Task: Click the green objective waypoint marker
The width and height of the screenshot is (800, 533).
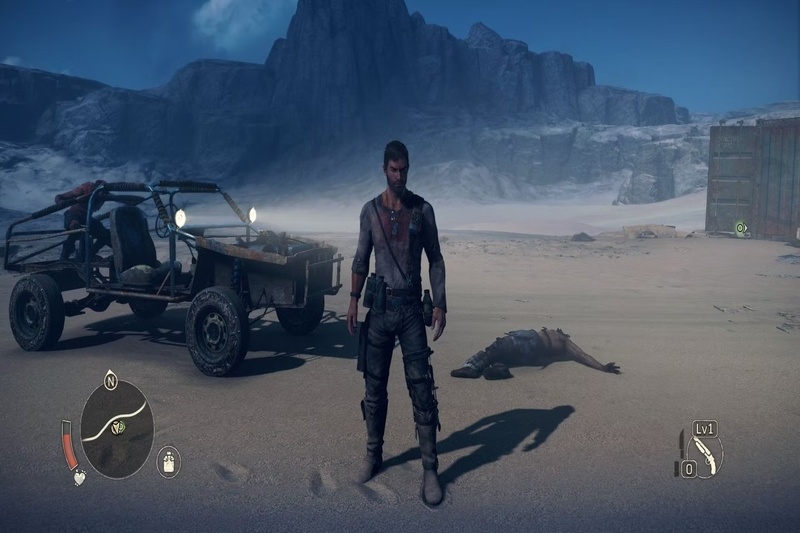Action: pos(741,228)
